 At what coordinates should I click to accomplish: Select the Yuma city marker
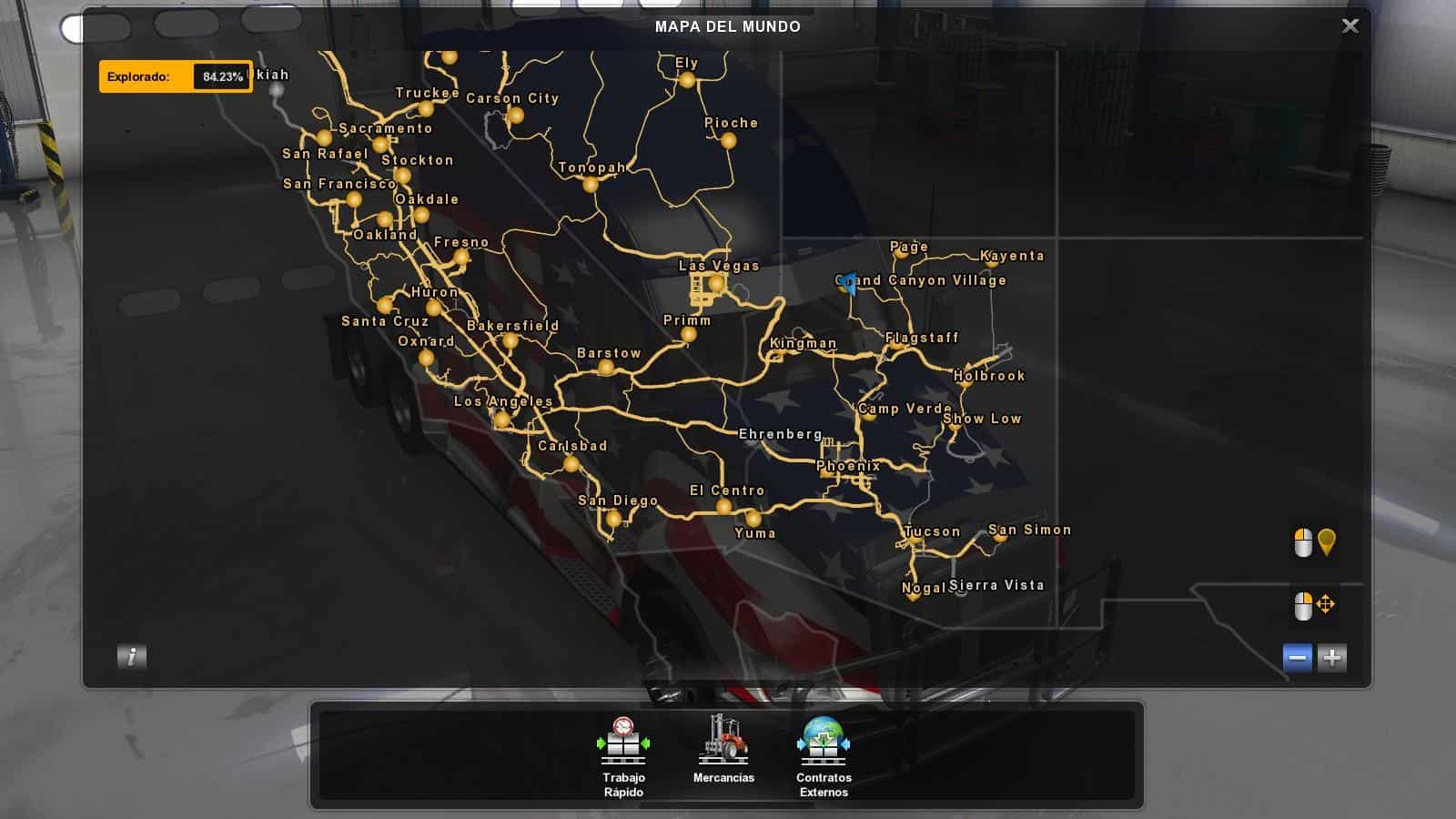753,520
